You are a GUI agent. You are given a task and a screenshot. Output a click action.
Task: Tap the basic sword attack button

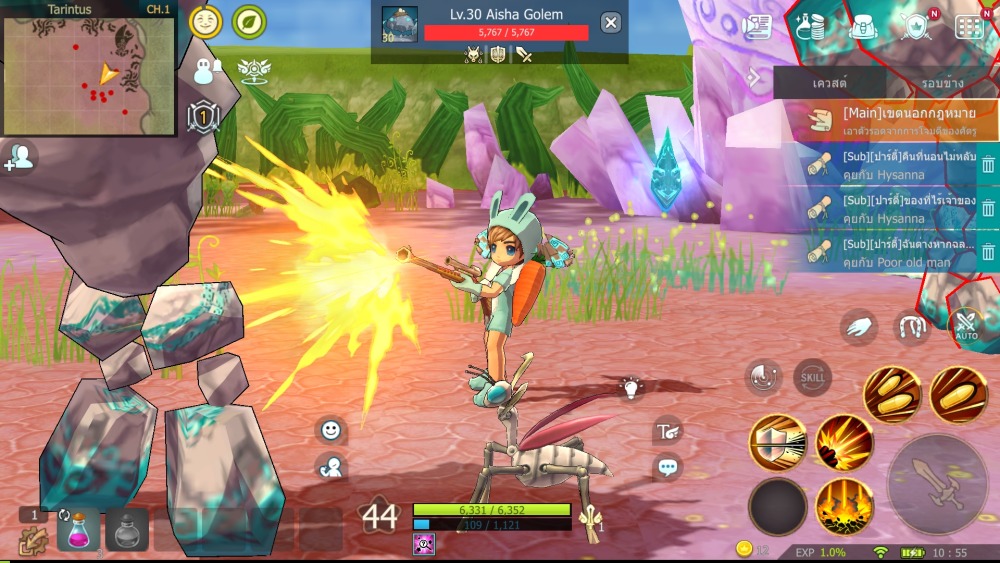click(937, 485)
